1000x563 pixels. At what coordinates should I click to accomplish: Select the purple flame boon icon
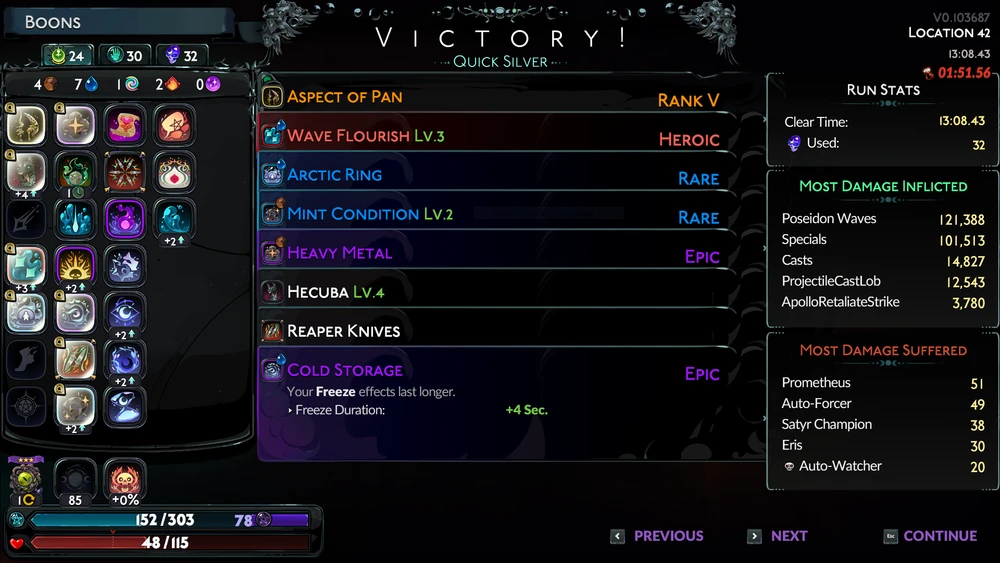(x=126, y=219)
